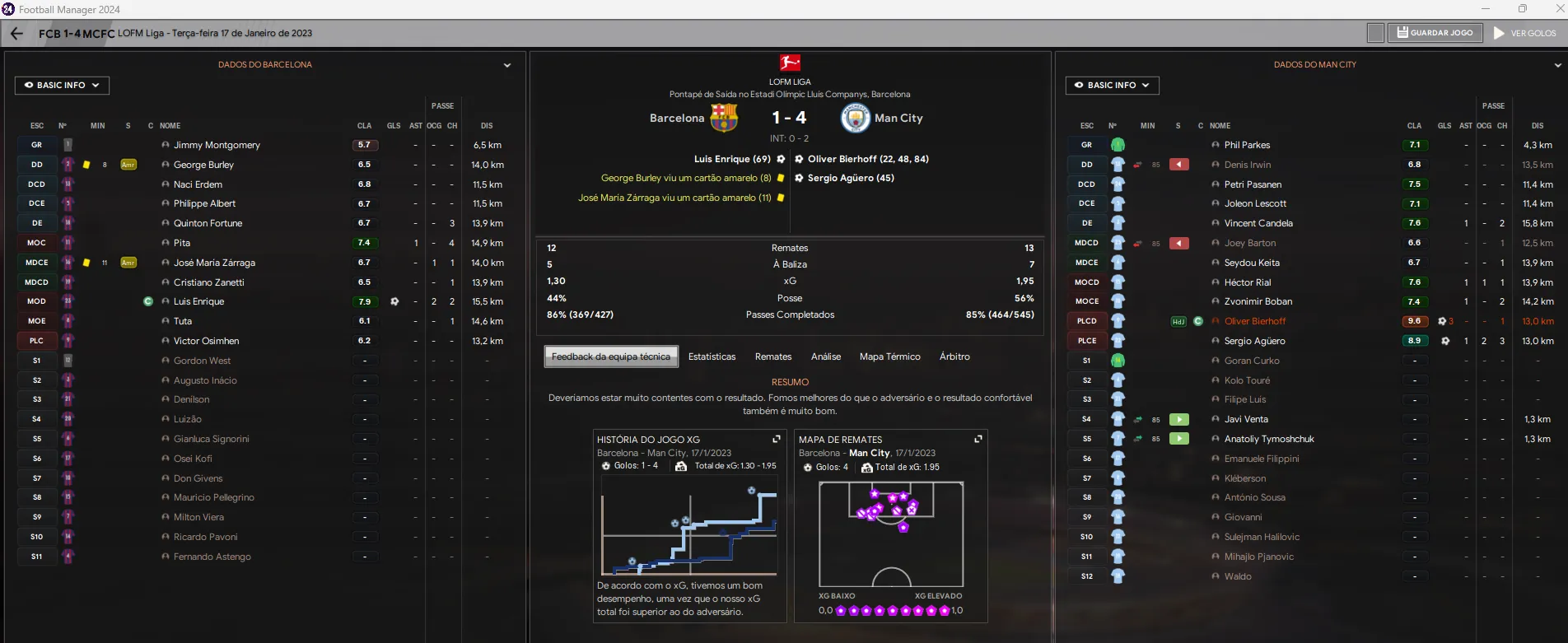The width and height of the screenshot is (1568, 643).
Task: Show the Remates tab
Action: click(x=772, y=356)
